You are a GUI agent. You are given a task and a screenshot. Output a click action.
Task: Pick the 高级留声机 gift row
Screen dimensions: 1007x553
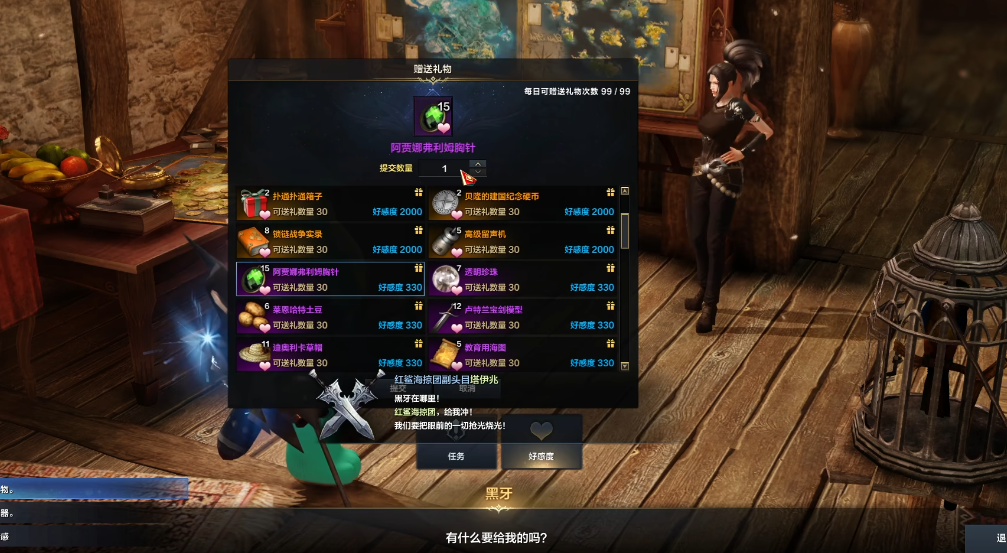(x=523, y=241)
